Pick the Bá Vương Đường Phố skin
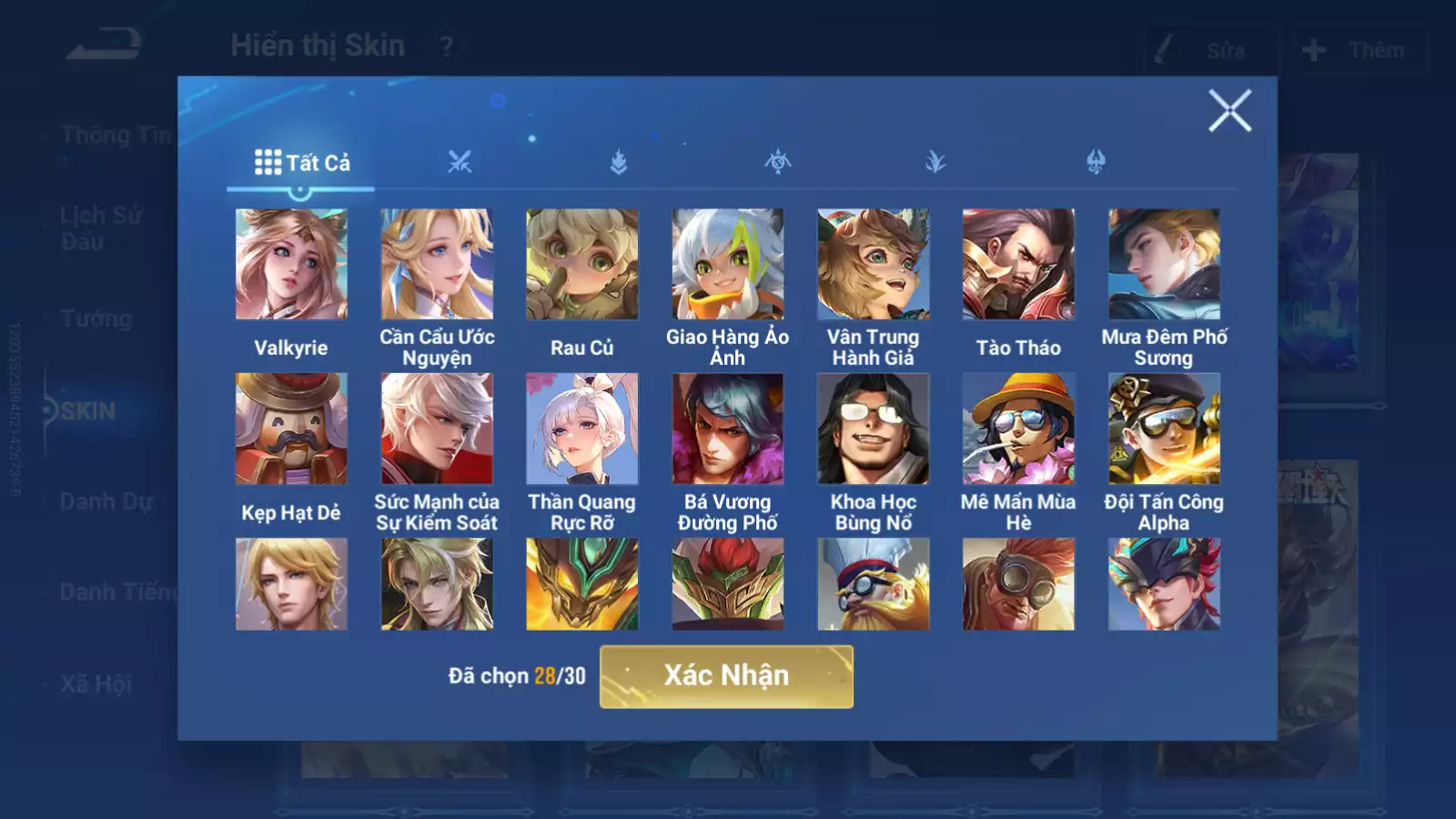Image resolution: width=1456 pixels, height=819 pixels. 728,429
